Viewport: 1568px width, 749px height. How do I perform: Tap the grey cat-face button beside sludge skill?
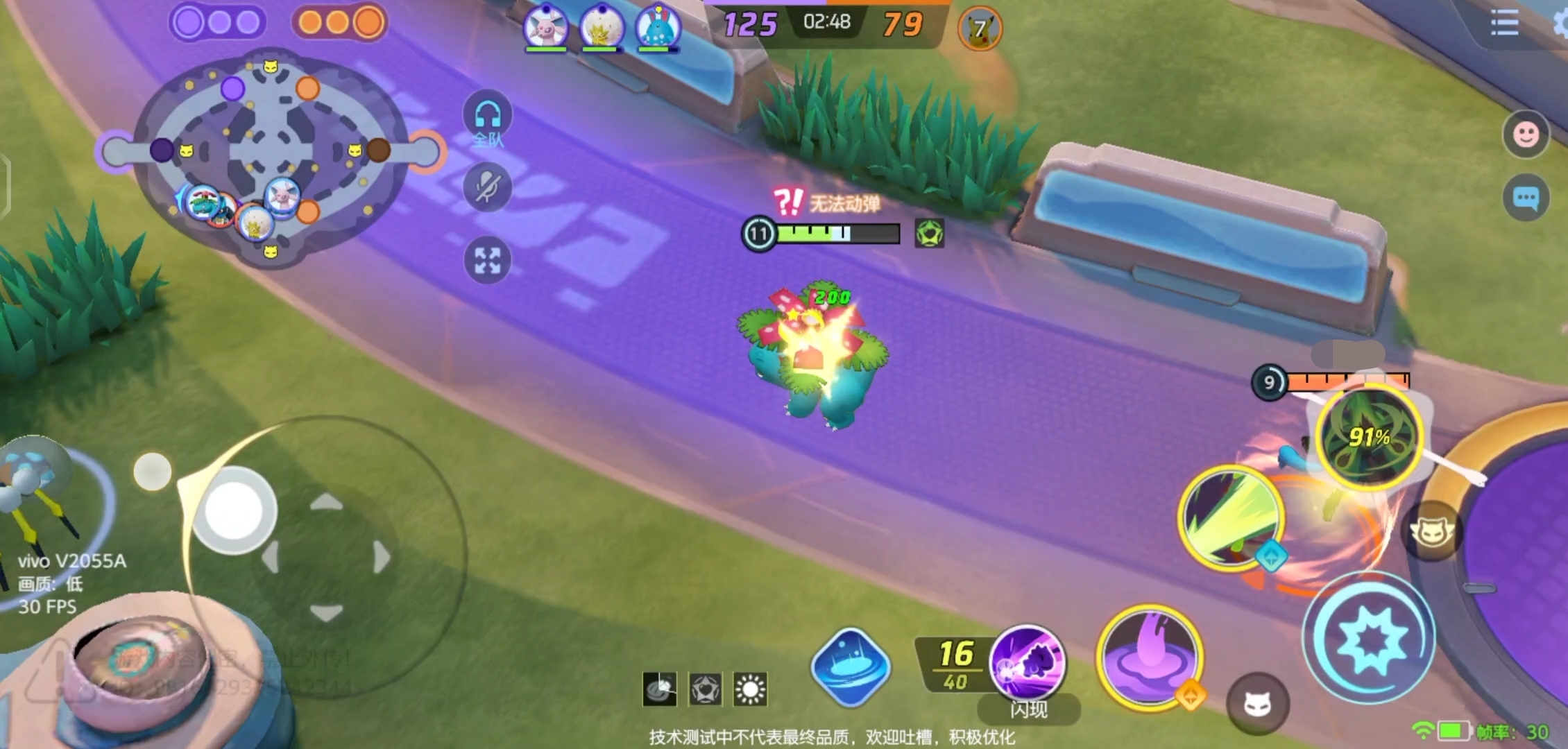point(1257,704)
